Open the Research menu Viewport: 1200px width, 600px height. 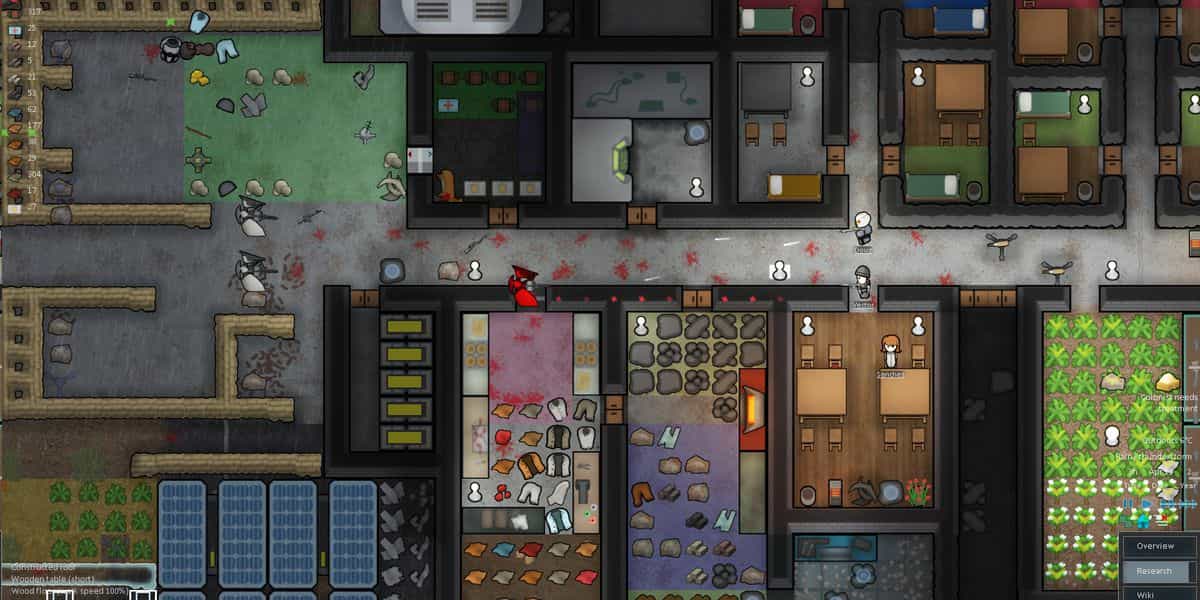point(1155,571)
